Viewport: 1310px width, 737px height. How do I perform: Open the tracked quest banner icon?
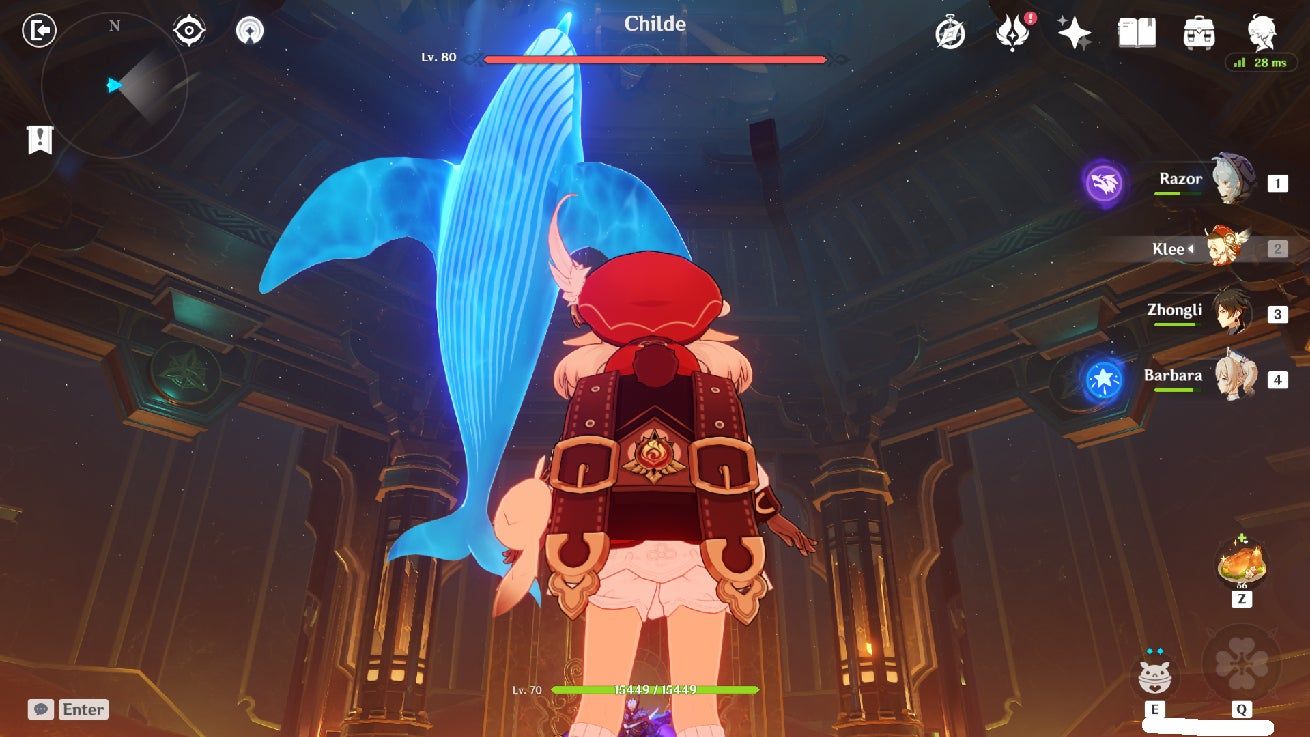point(39,140)
